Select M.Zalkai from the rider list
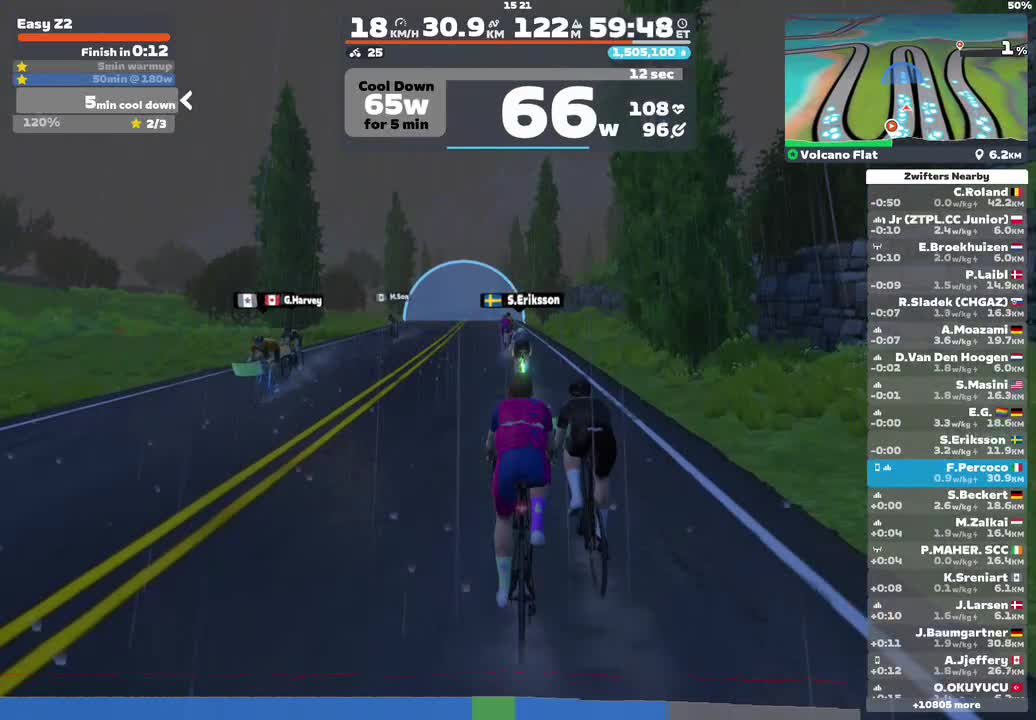Image resolution: width=1036 pixels, height=720 pixels. point(946,528)
